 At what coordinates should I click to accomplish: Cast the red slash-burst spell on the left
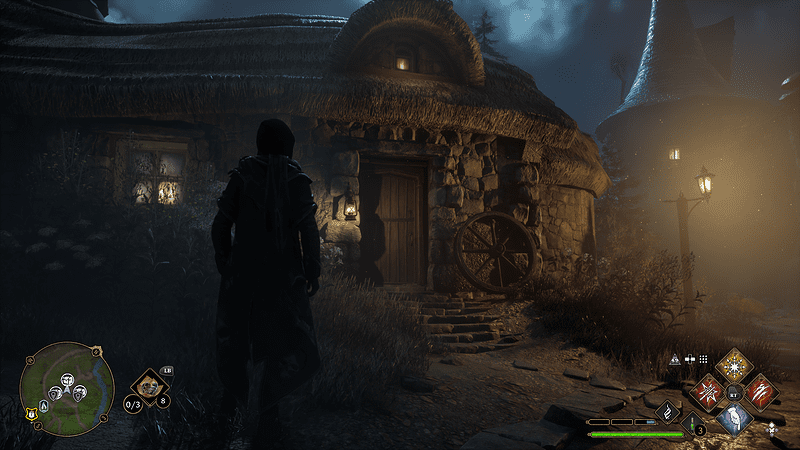pos(708,391)
